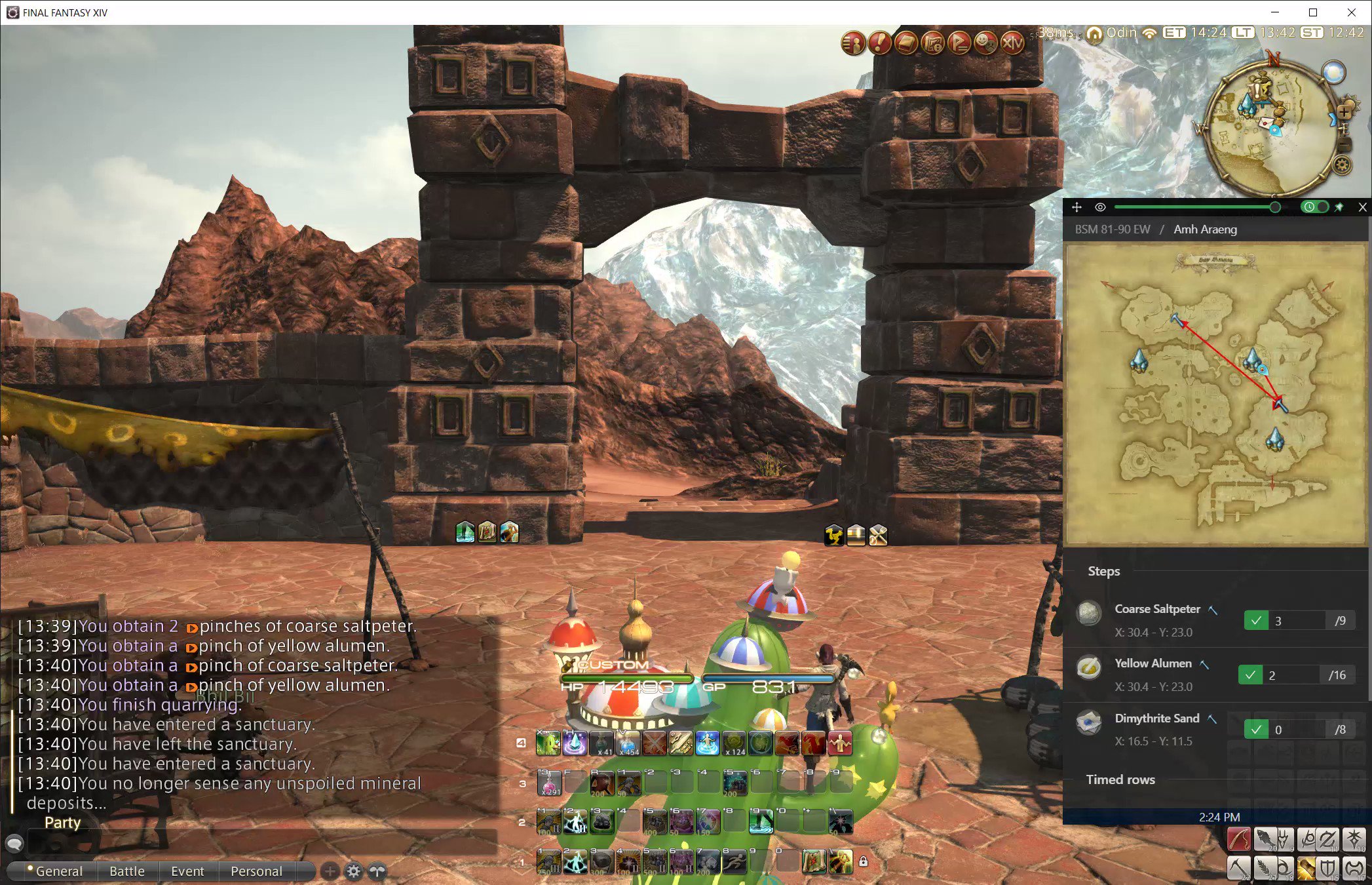Viewport: 1372px width, 885px height.
Task: Check off the Dimythrite Sand step checkmark
Action: point(1257,728)
